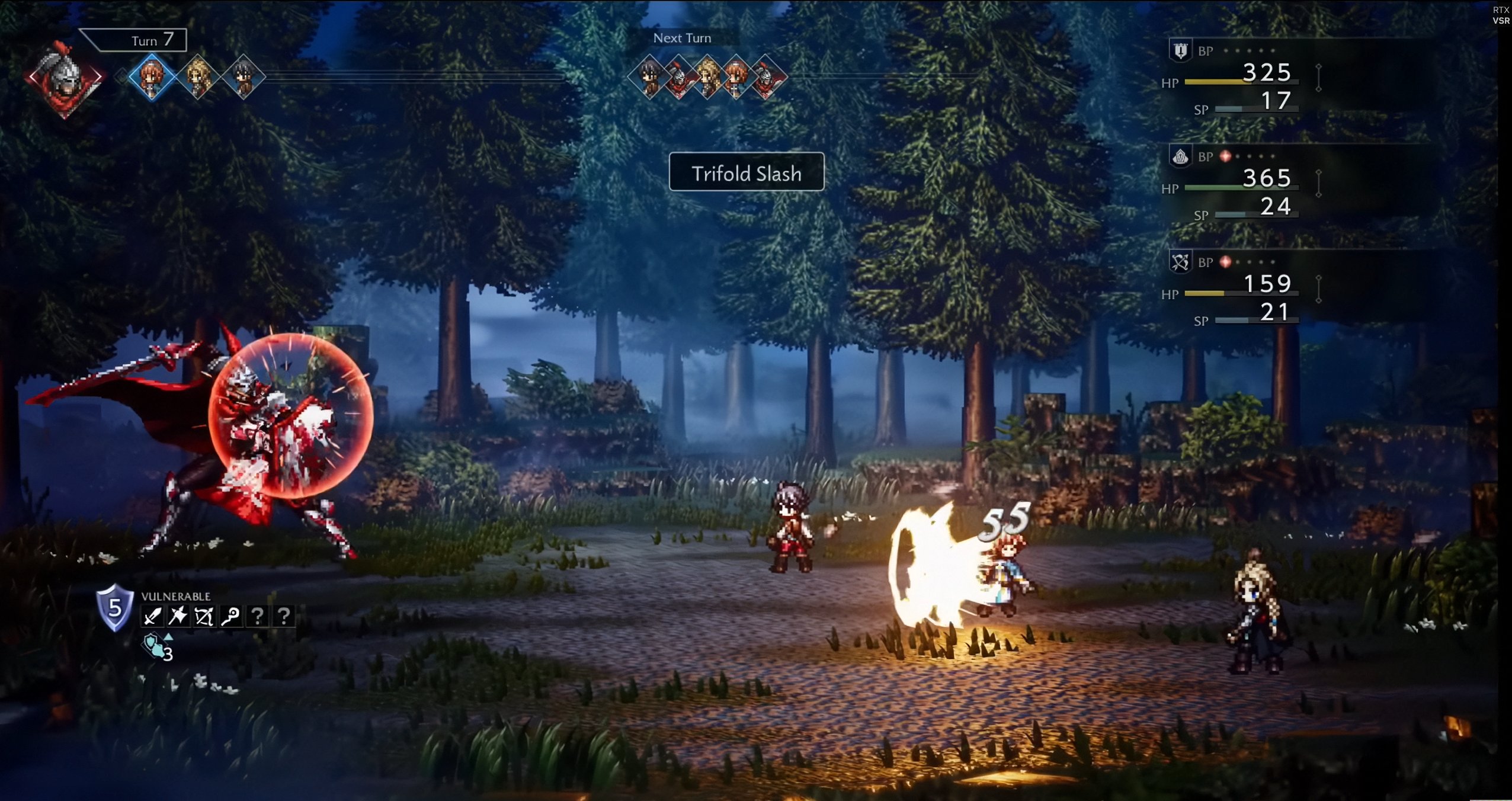Select the highlighted red-haired portrait in turn order
This screenshot has width=1512, height=801.
(x=152, y=77)
